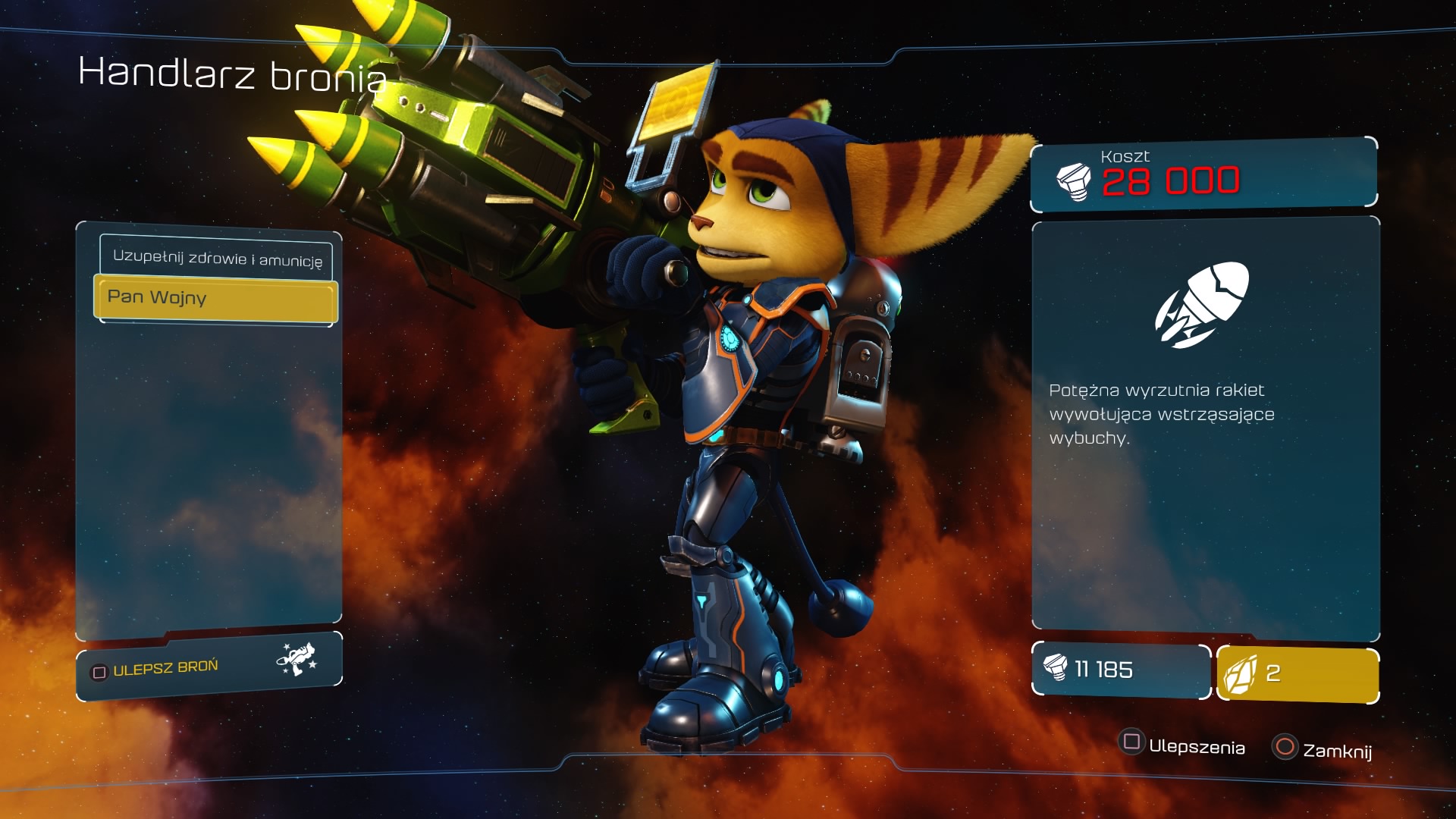Close the shop with Zamknij
Viewport: 1456px width, 819px height.
(1323, 749)
